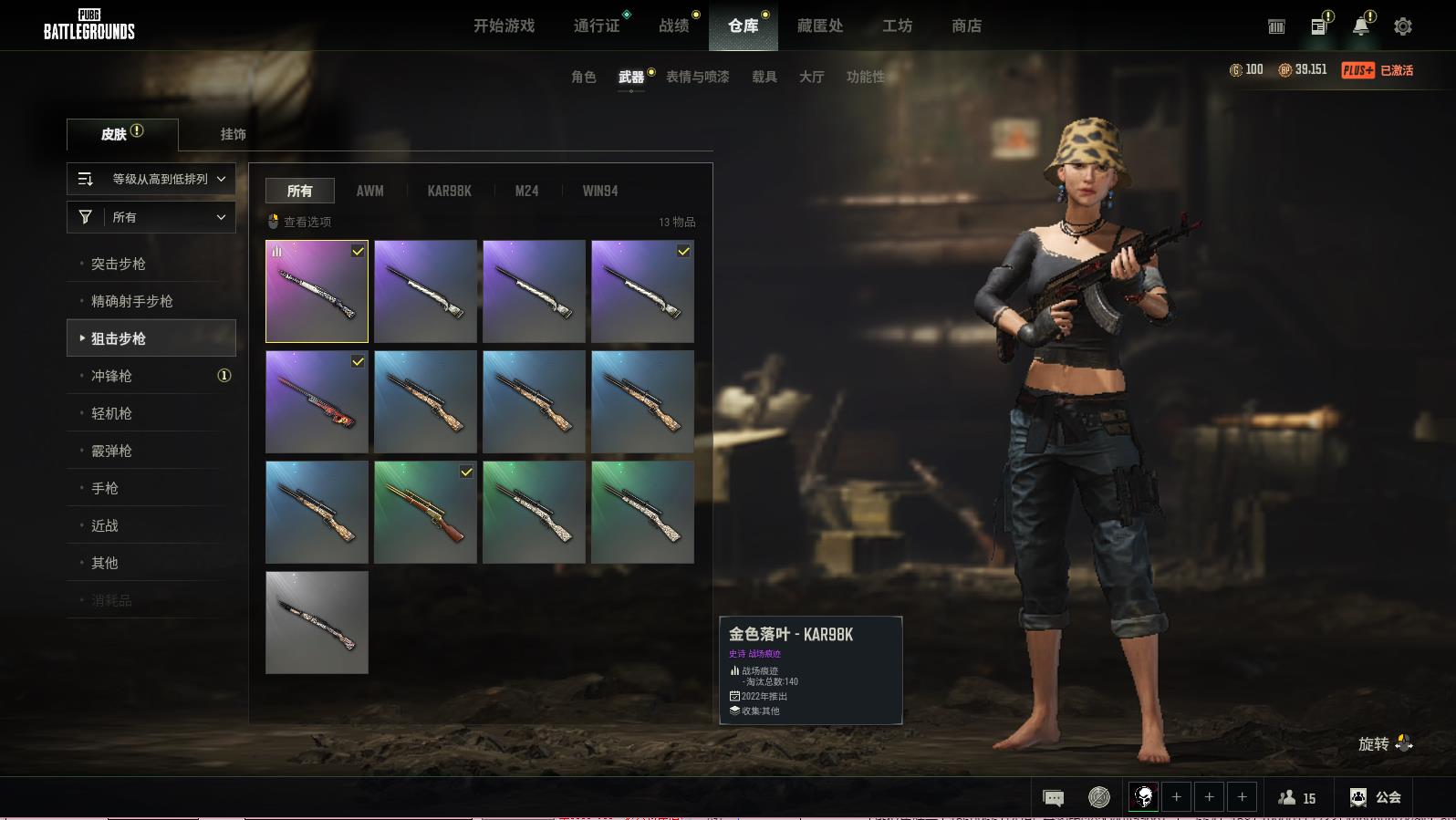Open the chat window icon
1456x820 pixels.
pos(1053,798)
